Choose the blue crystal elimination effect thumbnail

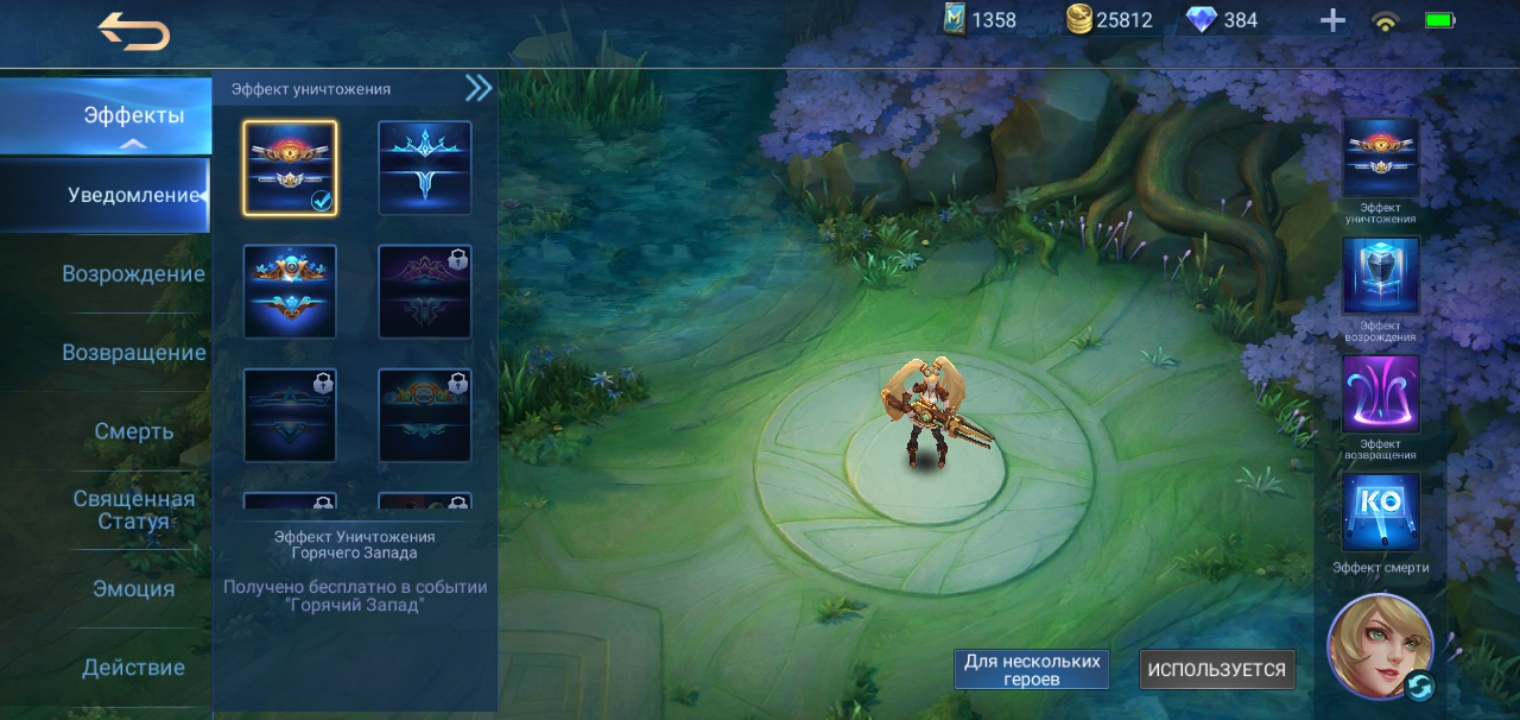point(425,168)
